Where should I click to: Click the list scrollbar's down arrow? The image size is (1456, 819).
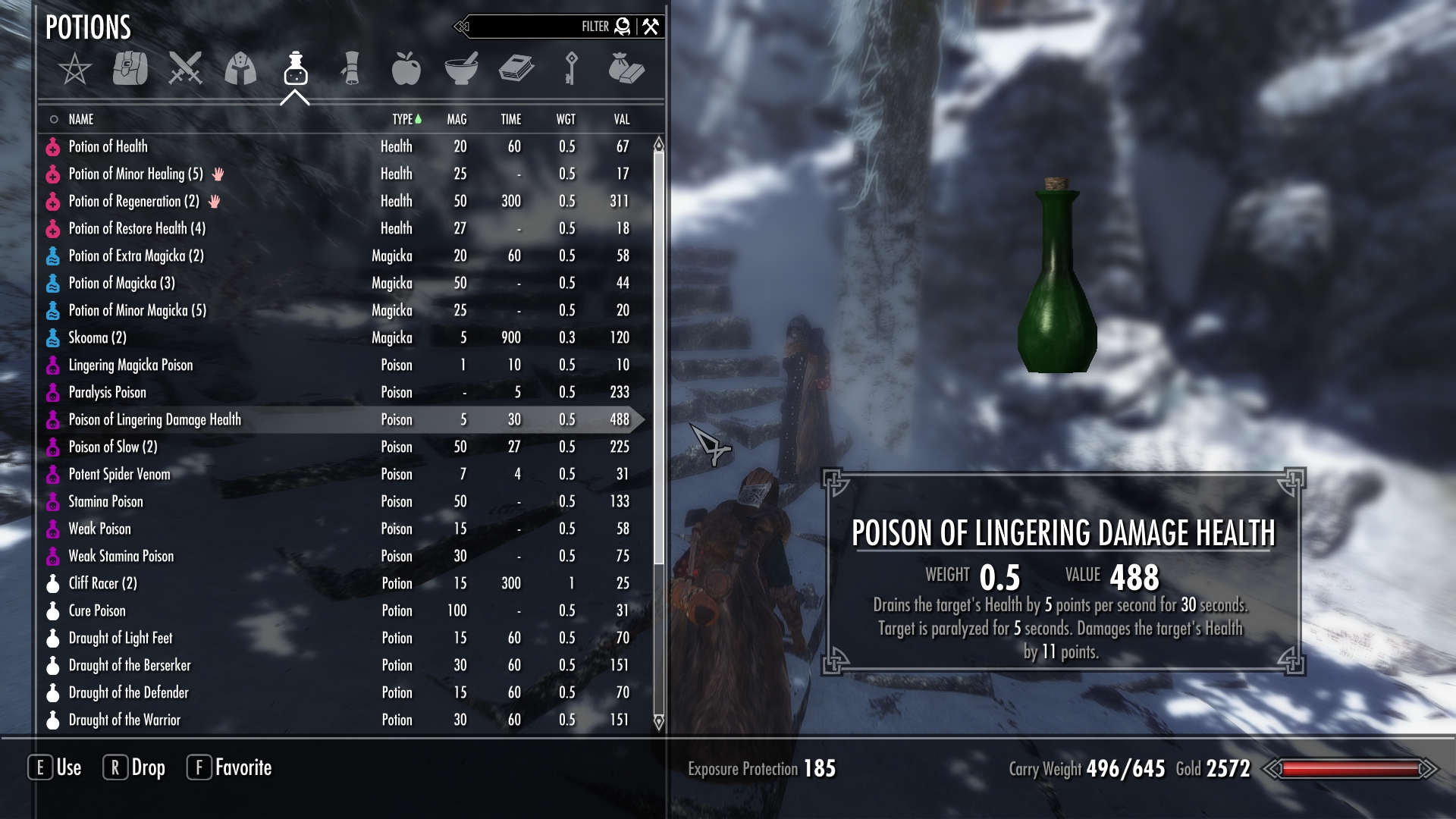658,721
